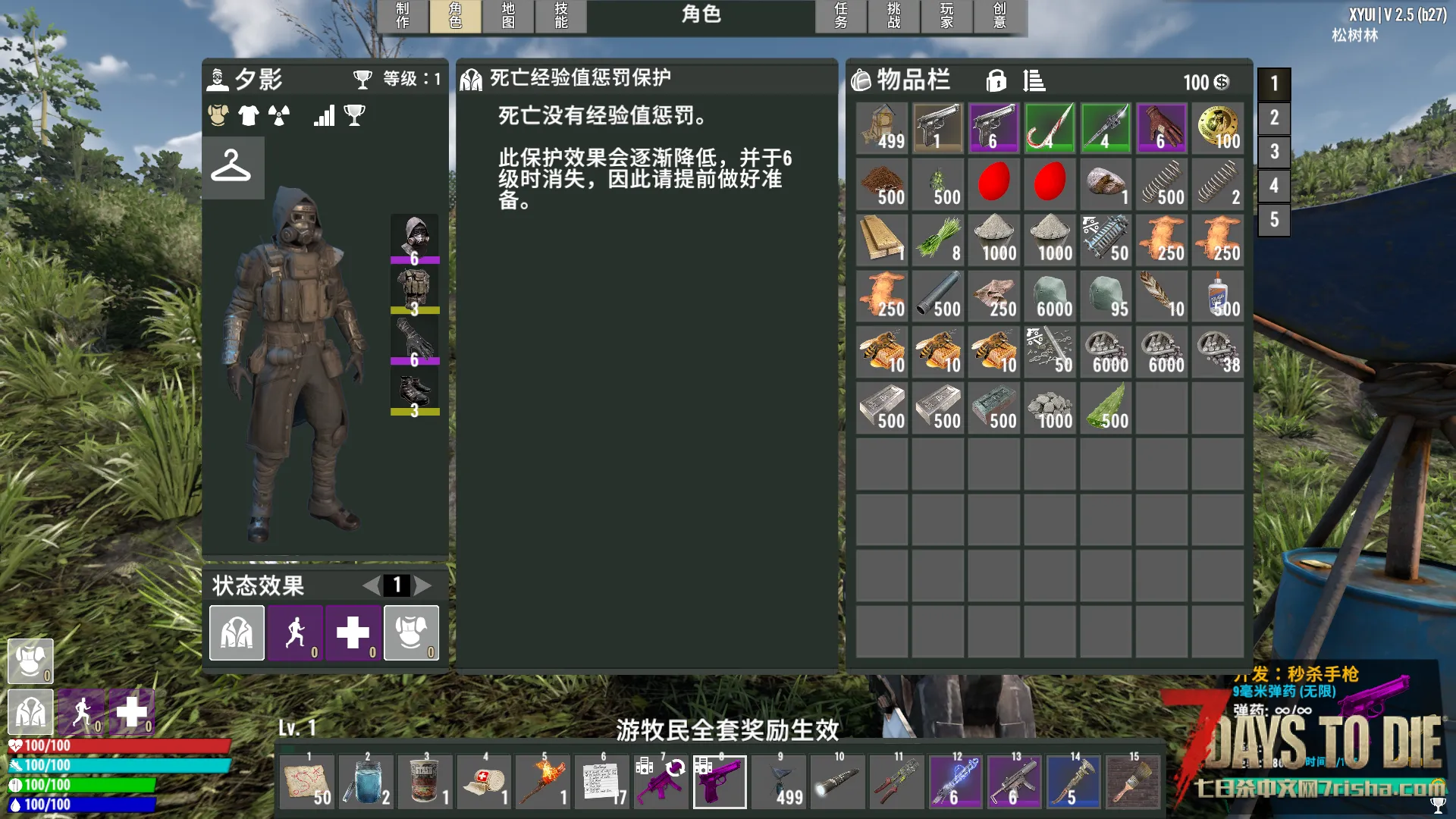Select the wooden plank item slot
The height and width of the screenshot is (819, 1456).
[x=883, y=240]
